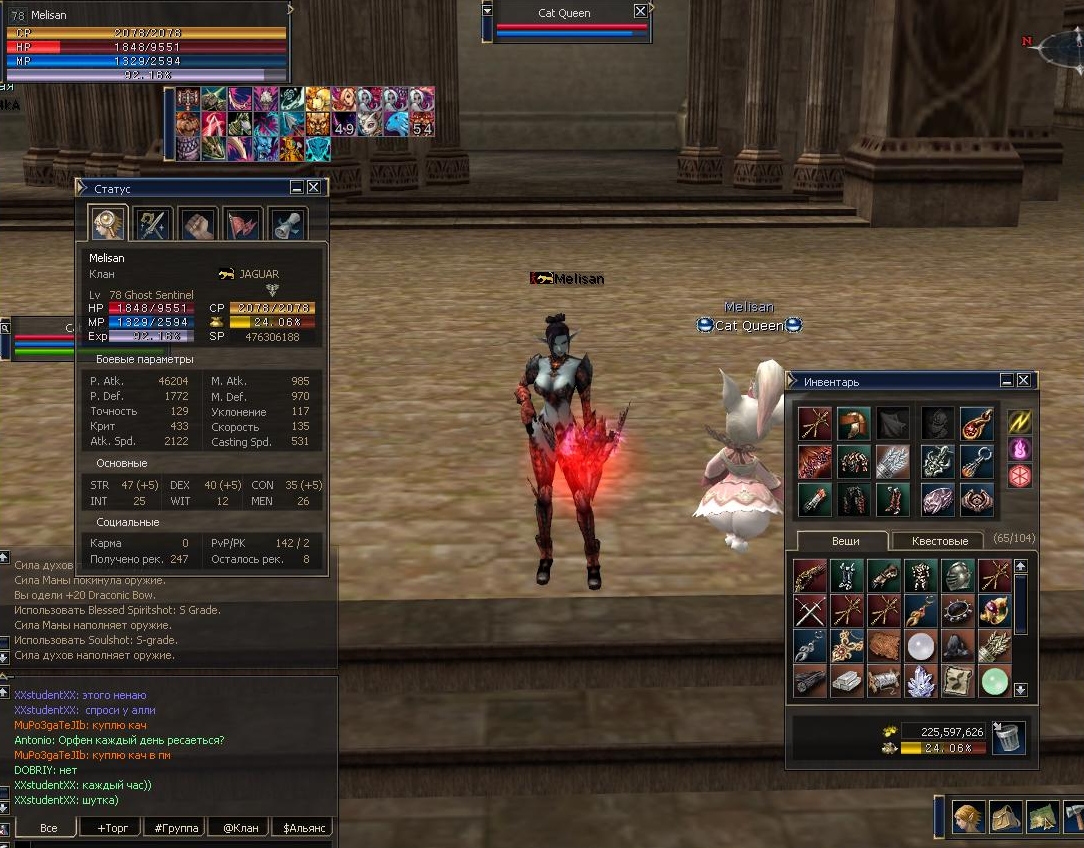This screenshot has width=1084, height=848.
Task: Select the knight helmet item in inventory
Action: 957,575
